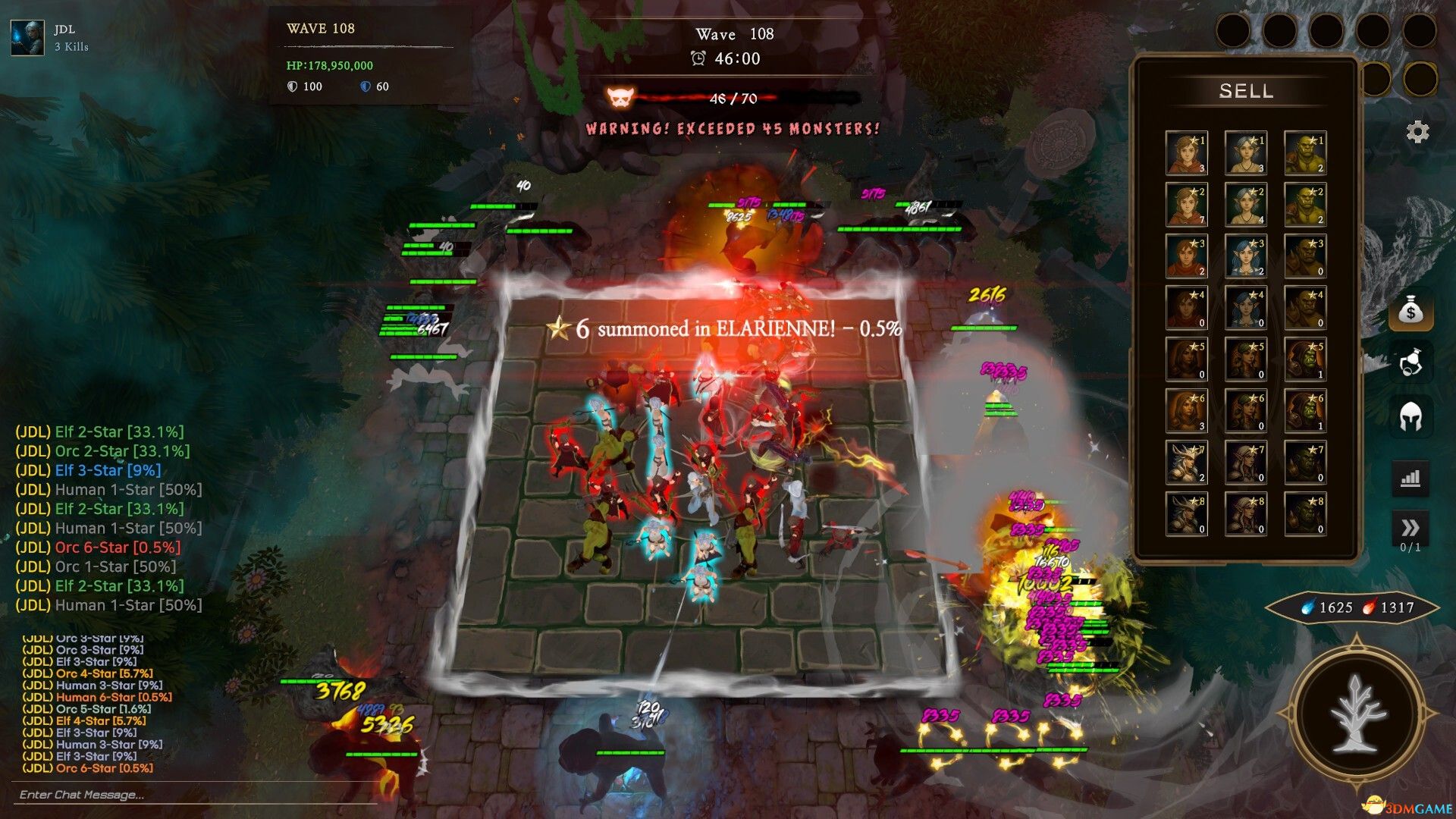1456x819 pixels.
Task: Click the double-arrow speed-up button
Action: click(1410, 528)
